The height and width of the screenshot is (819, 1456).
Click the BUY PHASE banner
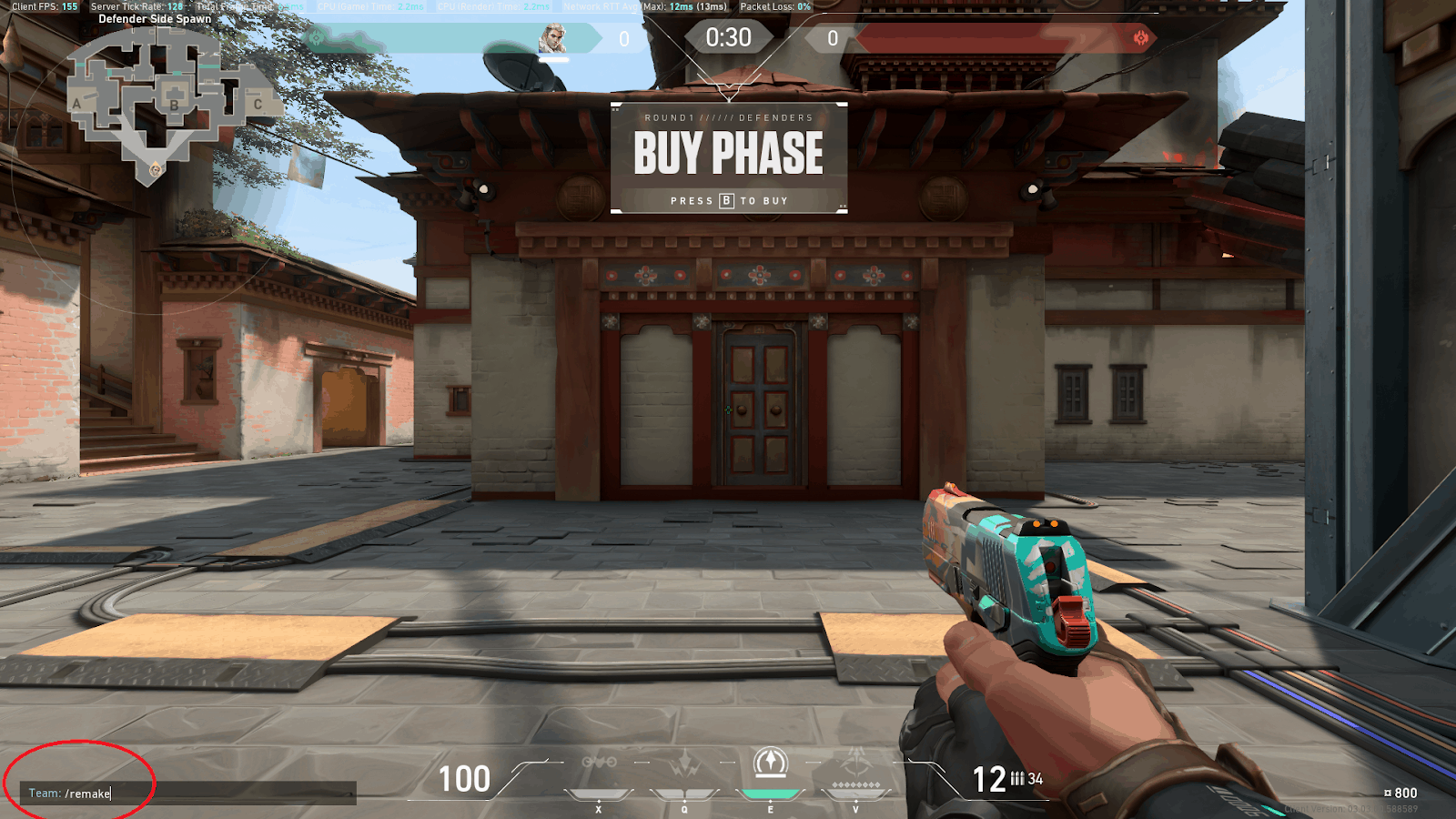click(x=726, y=152)
